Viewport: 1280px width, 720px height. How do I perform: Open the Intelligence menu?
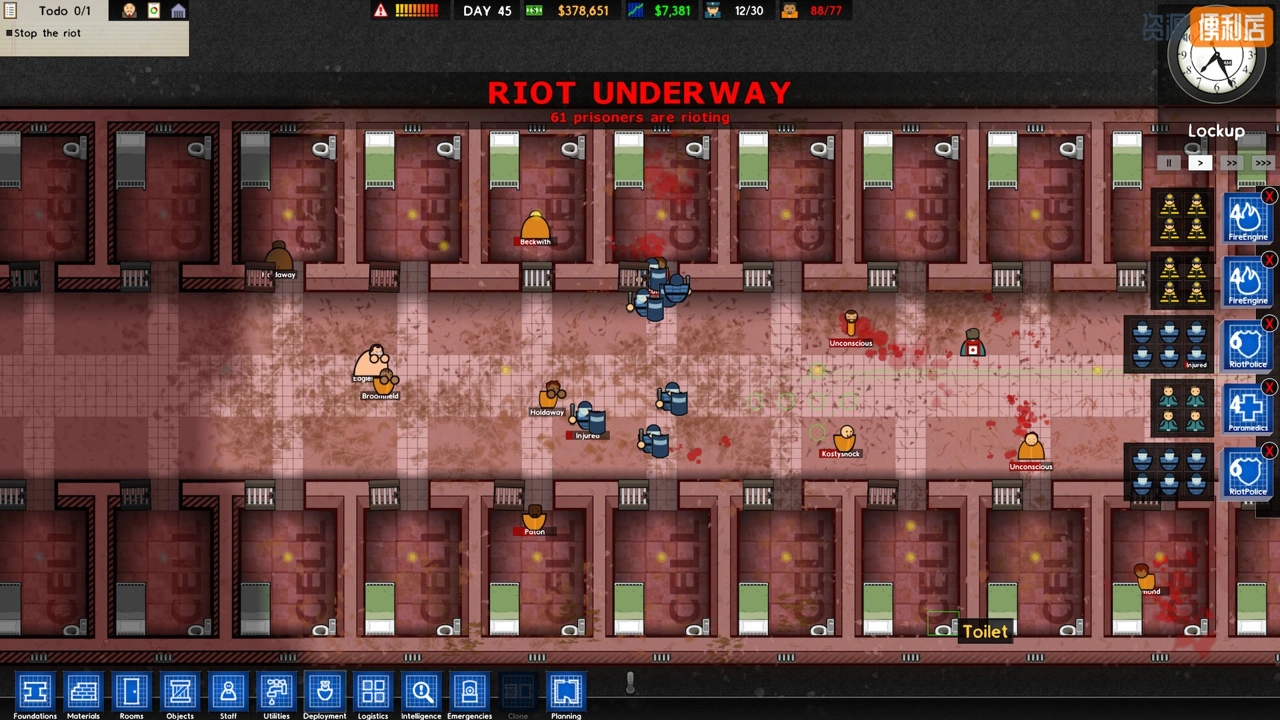(x=421, y=692)
